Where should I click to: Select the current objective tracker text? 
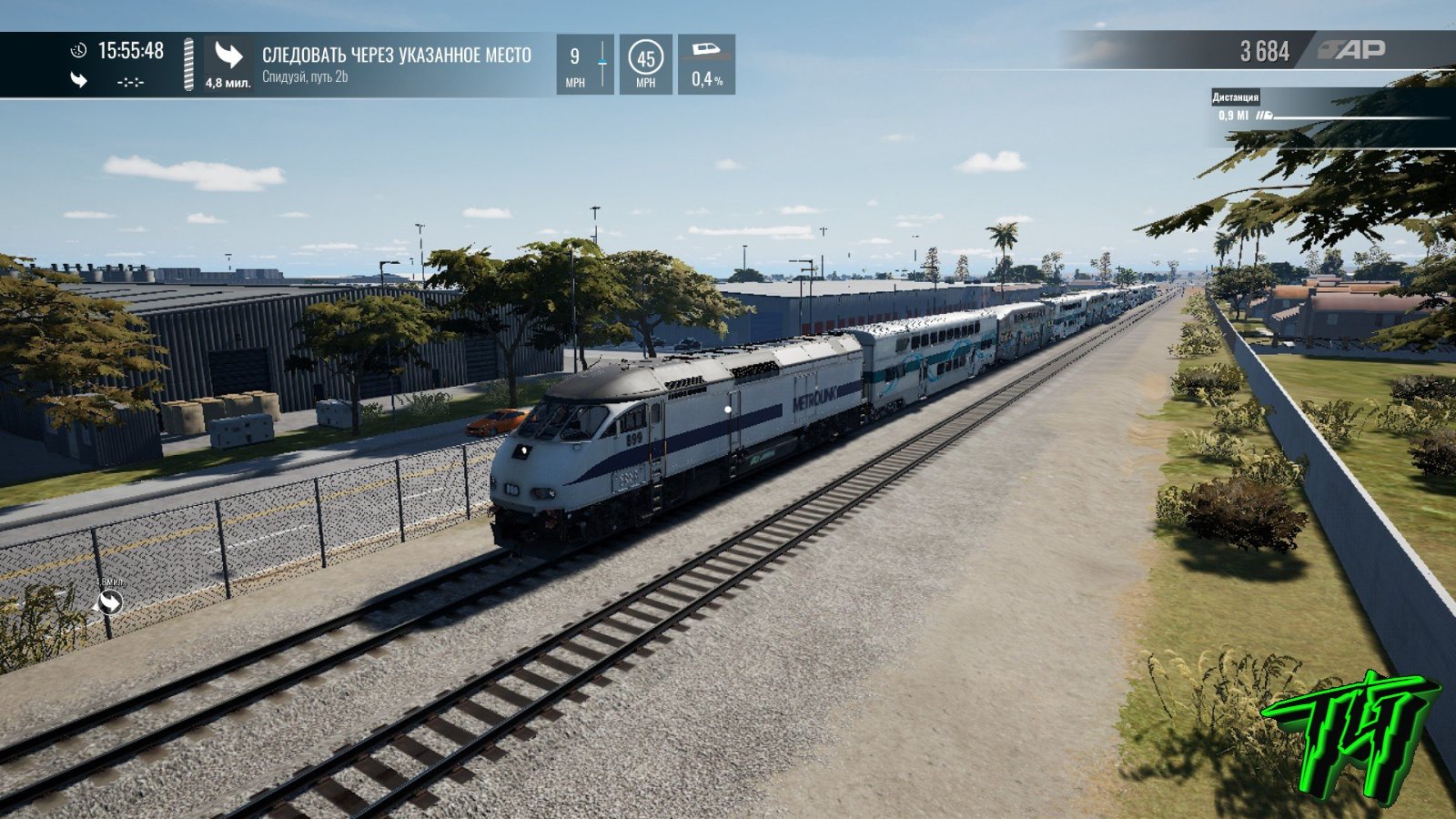396,56
